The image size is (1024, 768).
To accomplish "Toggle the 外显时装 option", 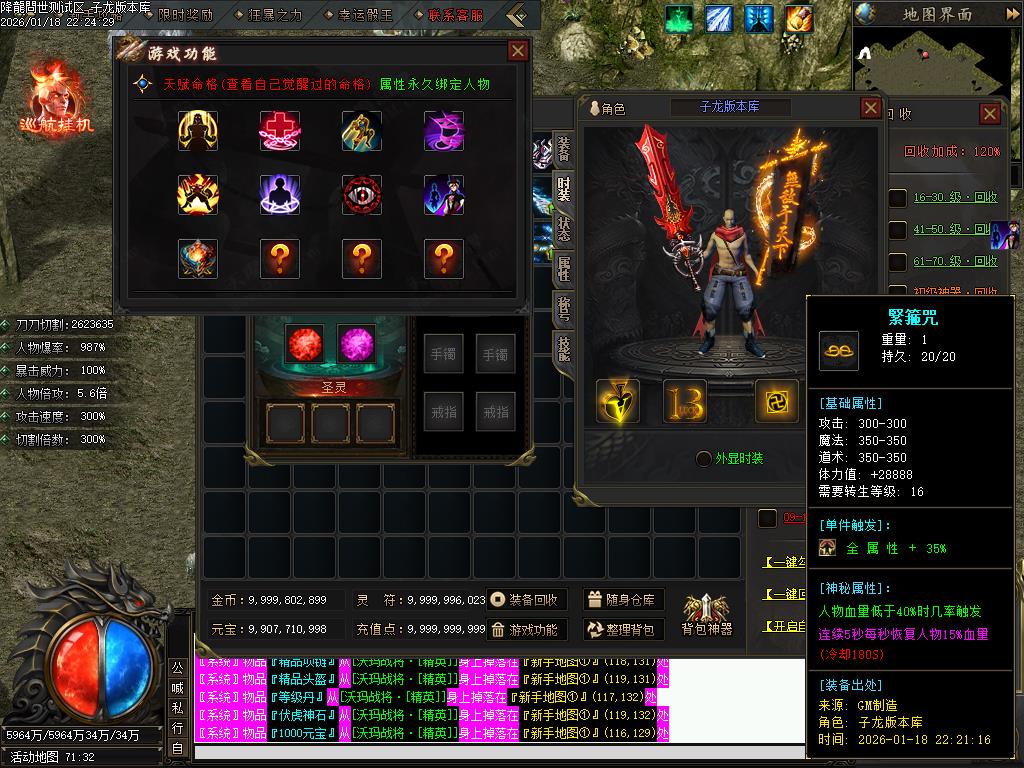I will (704, 458).
